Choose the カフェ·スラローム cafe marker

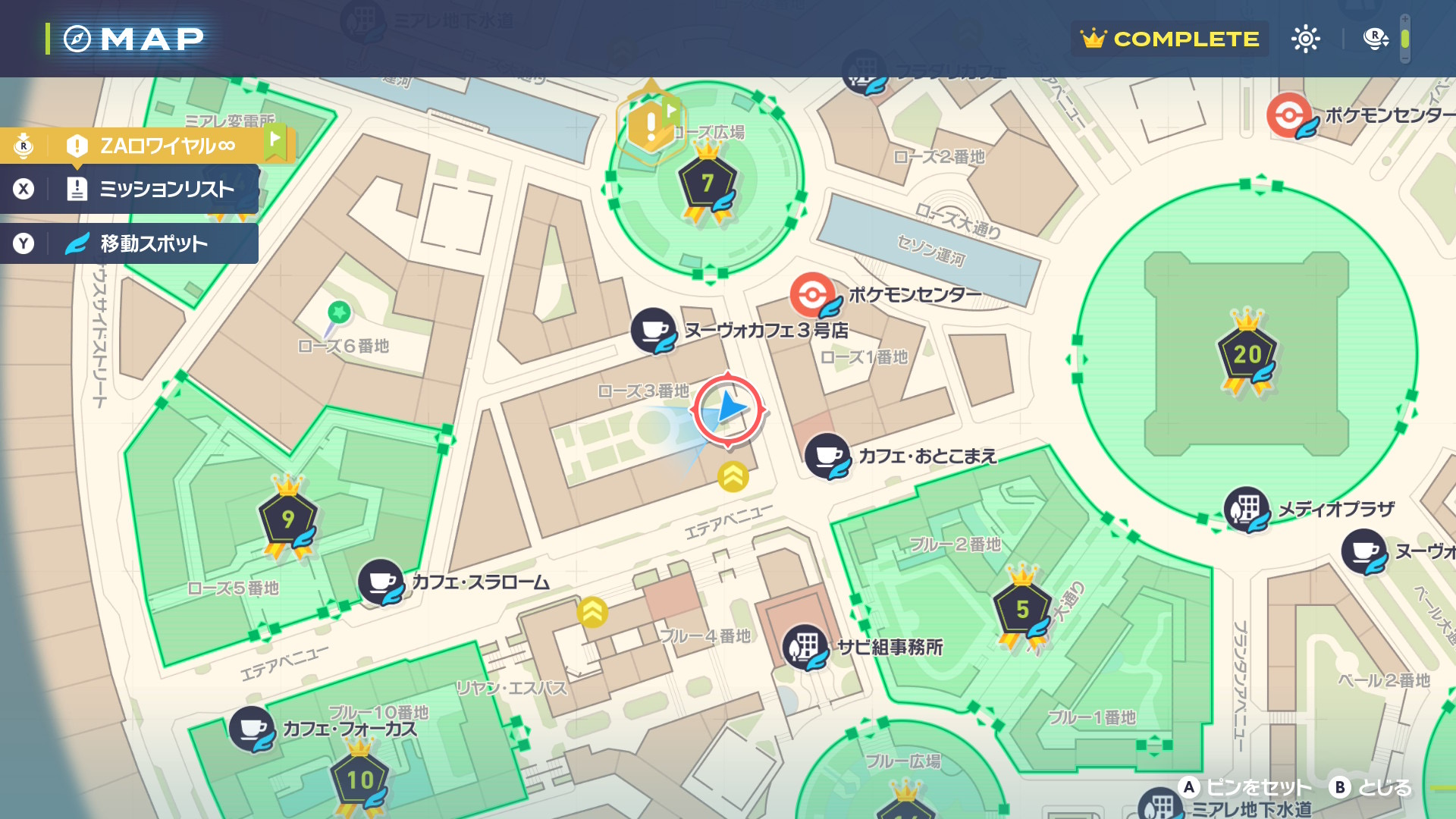pyautogui.click(x=381, y=582)
